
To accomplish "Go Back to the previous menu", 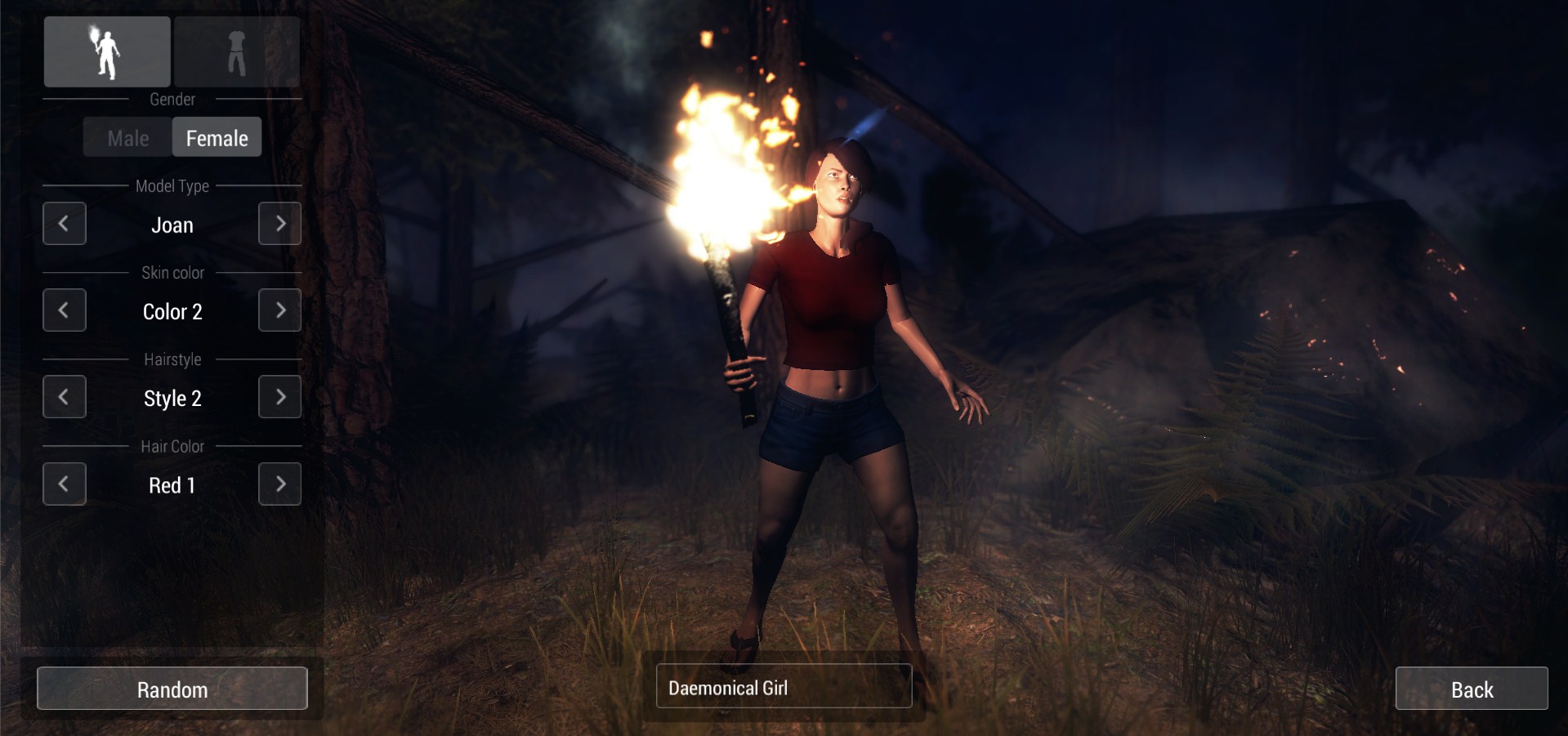I will [x=1471, y=689].
